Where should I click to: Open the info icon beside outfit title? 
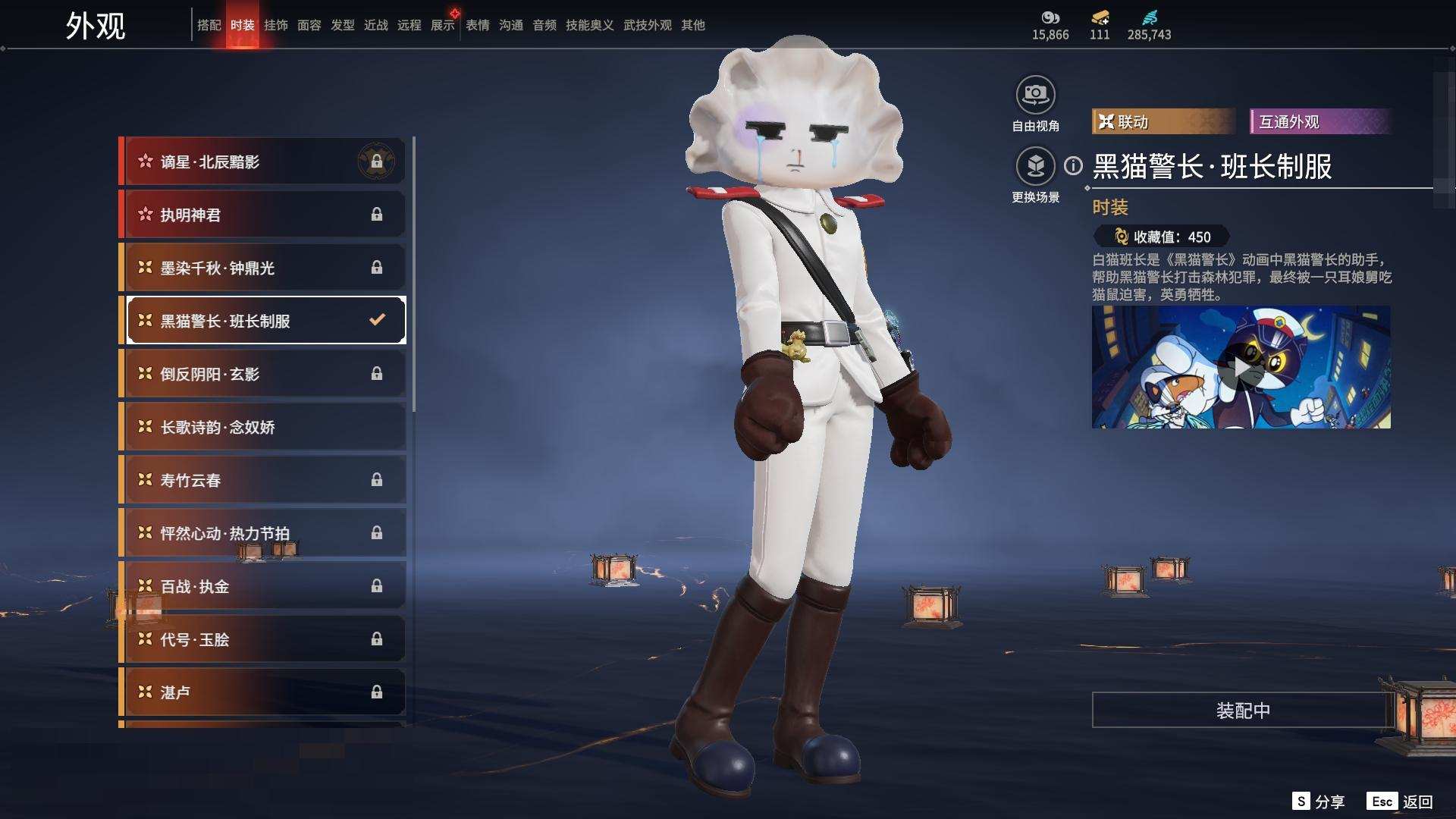pos(1073,166)
